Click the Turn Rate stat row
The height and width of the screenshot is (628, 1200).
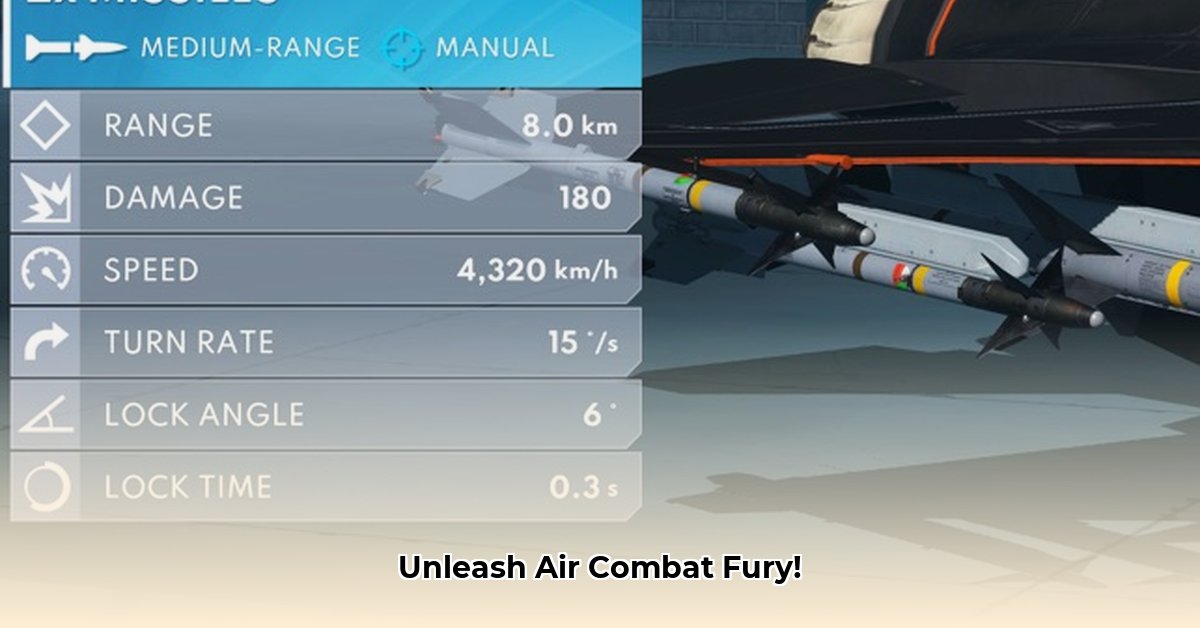point(325,342)
